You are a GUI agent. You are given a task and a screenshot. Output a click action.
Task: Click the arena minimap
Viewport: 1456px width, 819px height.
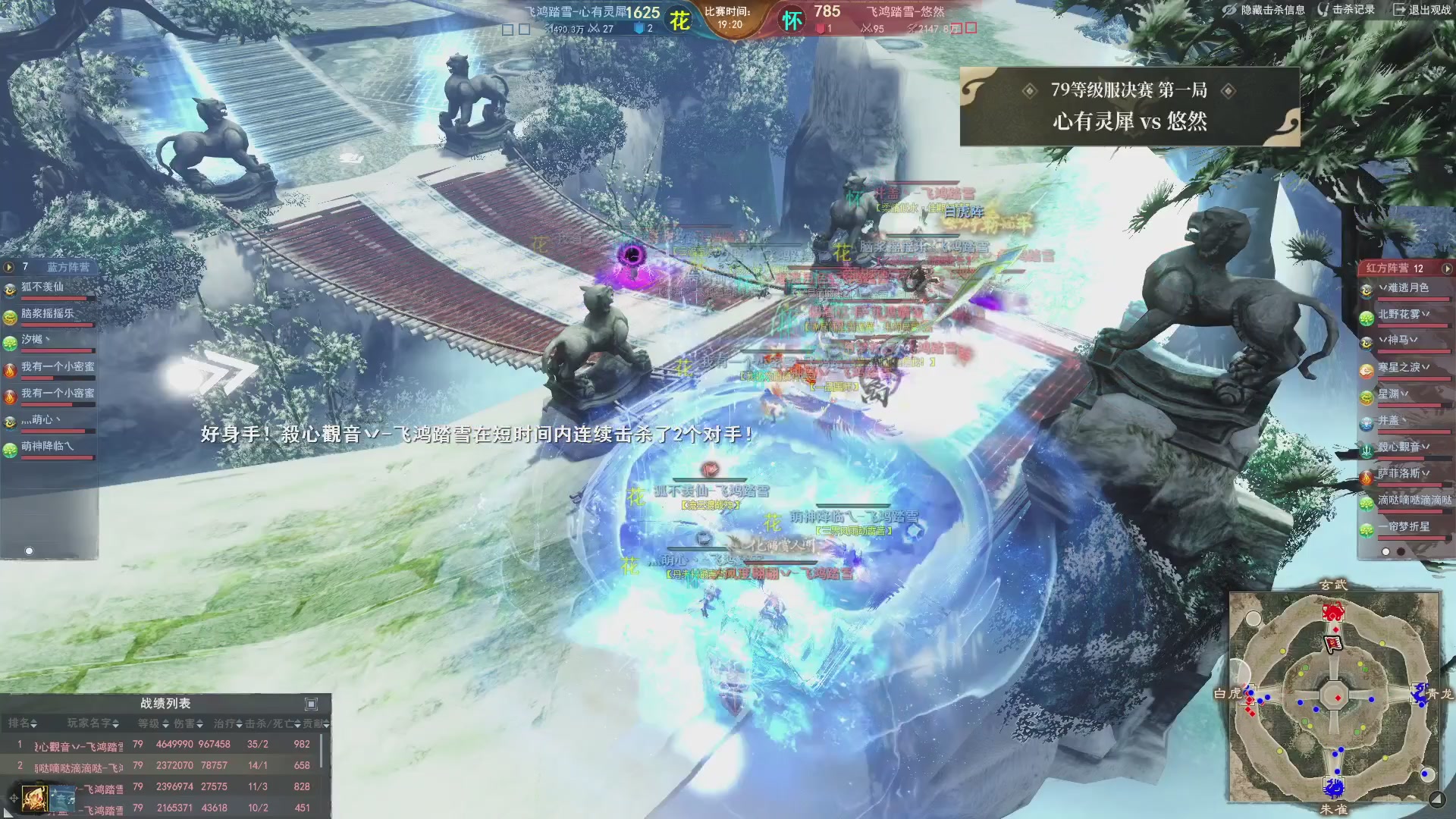tap(1334, 696)
